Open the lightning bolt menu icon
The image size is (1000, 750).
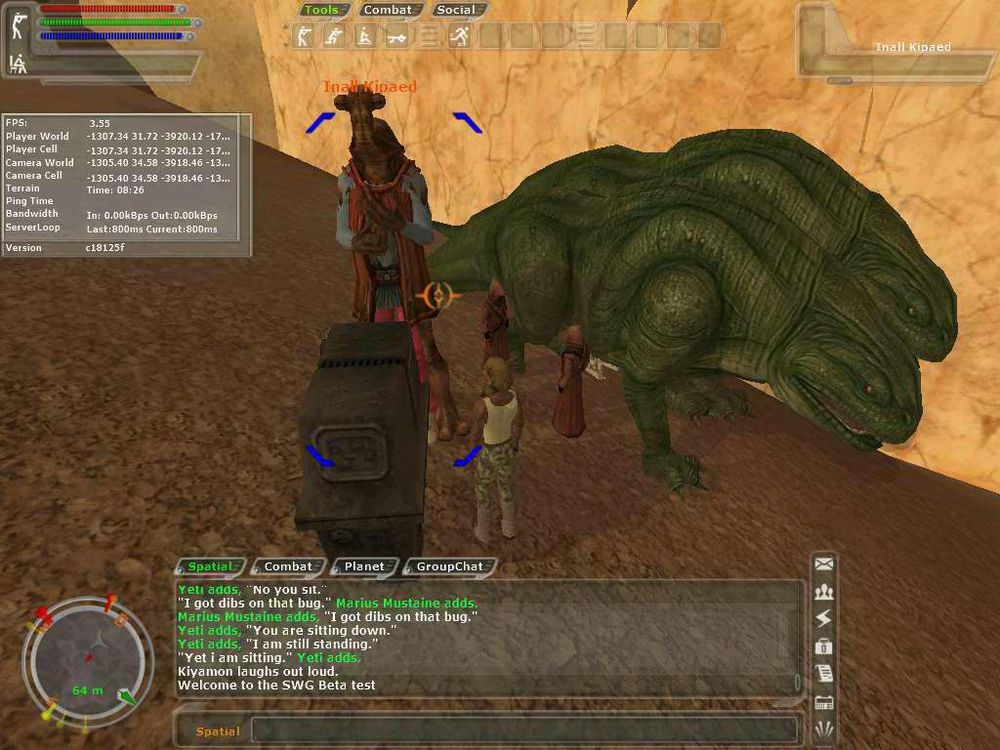click(x=824, y=619)
